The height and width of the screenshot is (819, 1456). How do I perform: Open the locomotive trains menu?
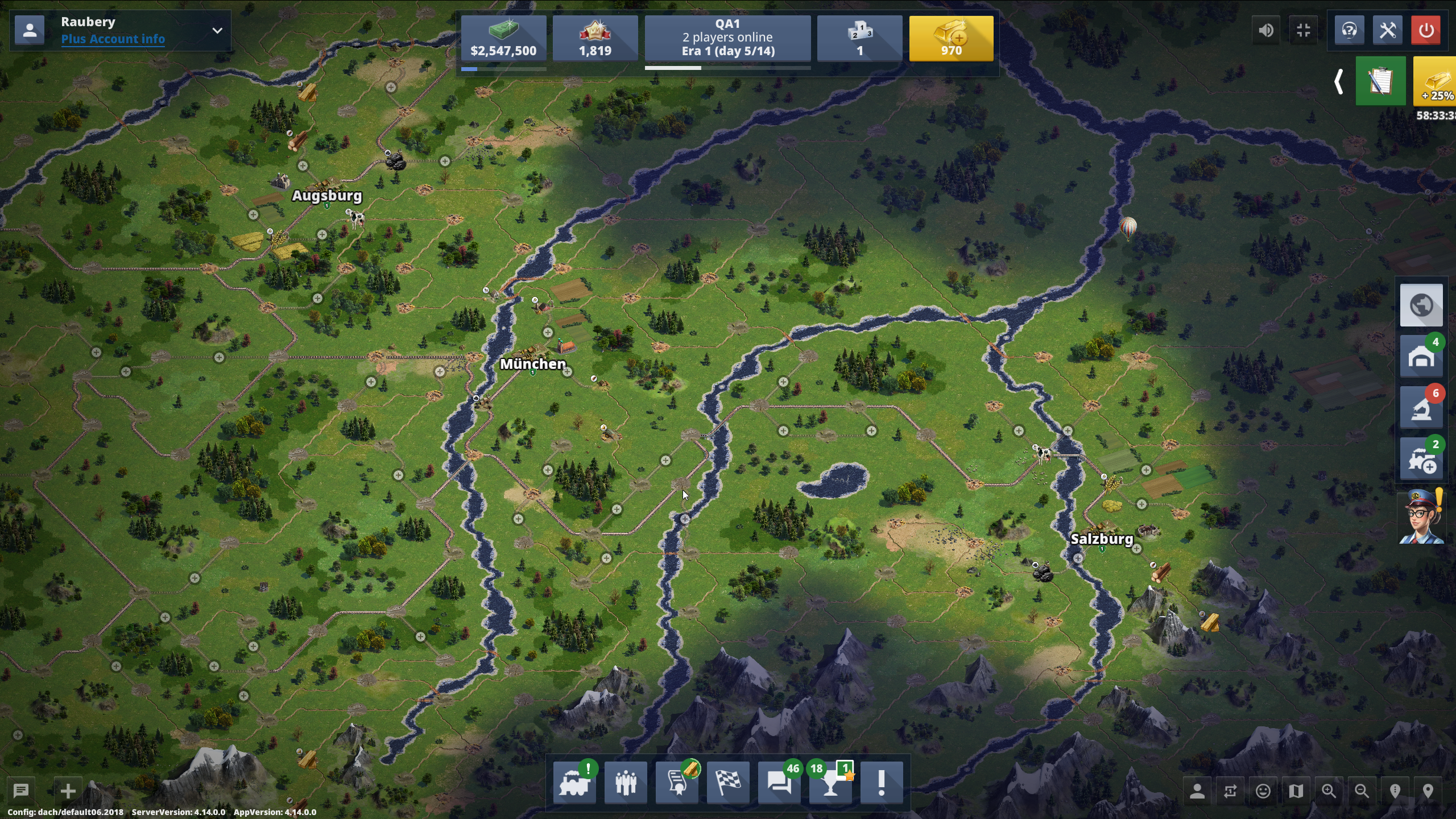(574, 783)
